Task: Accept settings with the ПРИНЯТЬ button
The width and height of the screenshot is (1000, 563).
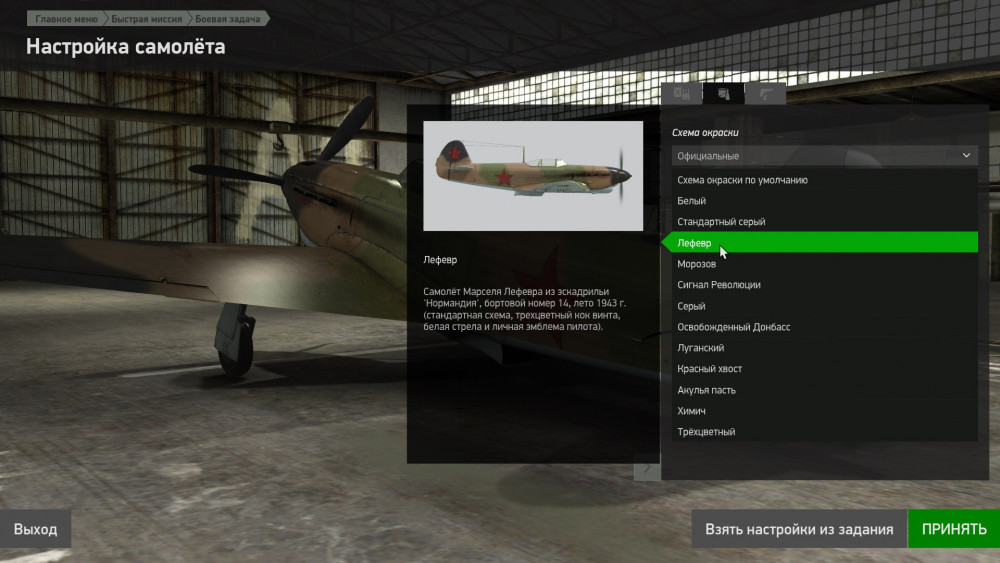Action: (953, 529)
